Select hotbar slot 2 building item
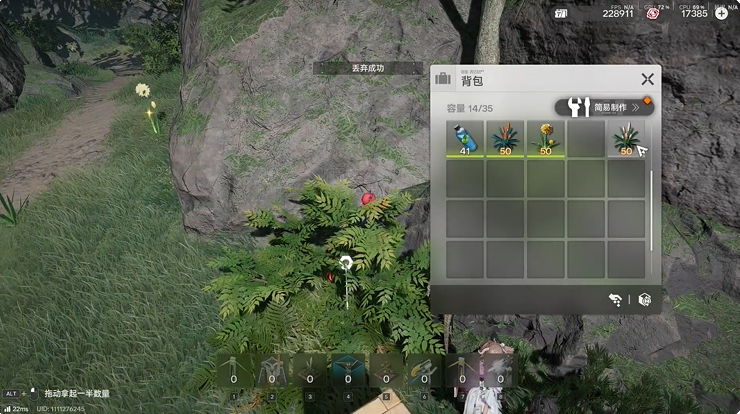 (x=272, y=371)
